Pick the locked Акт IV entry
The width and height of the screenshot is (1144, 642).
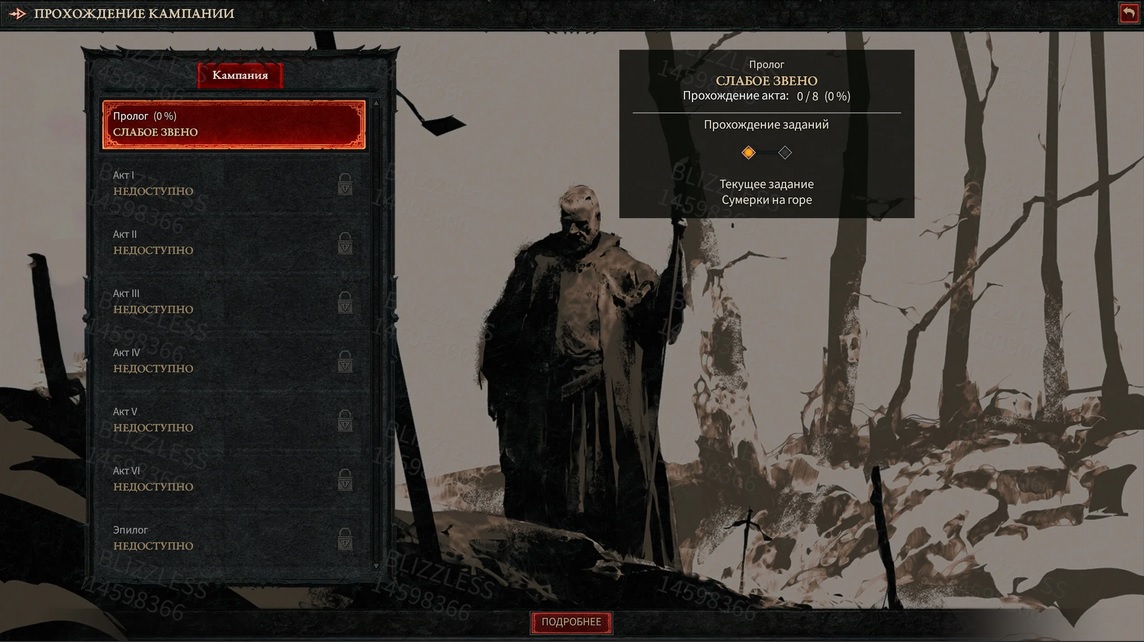pyautogui.click(x=234, y=361)
